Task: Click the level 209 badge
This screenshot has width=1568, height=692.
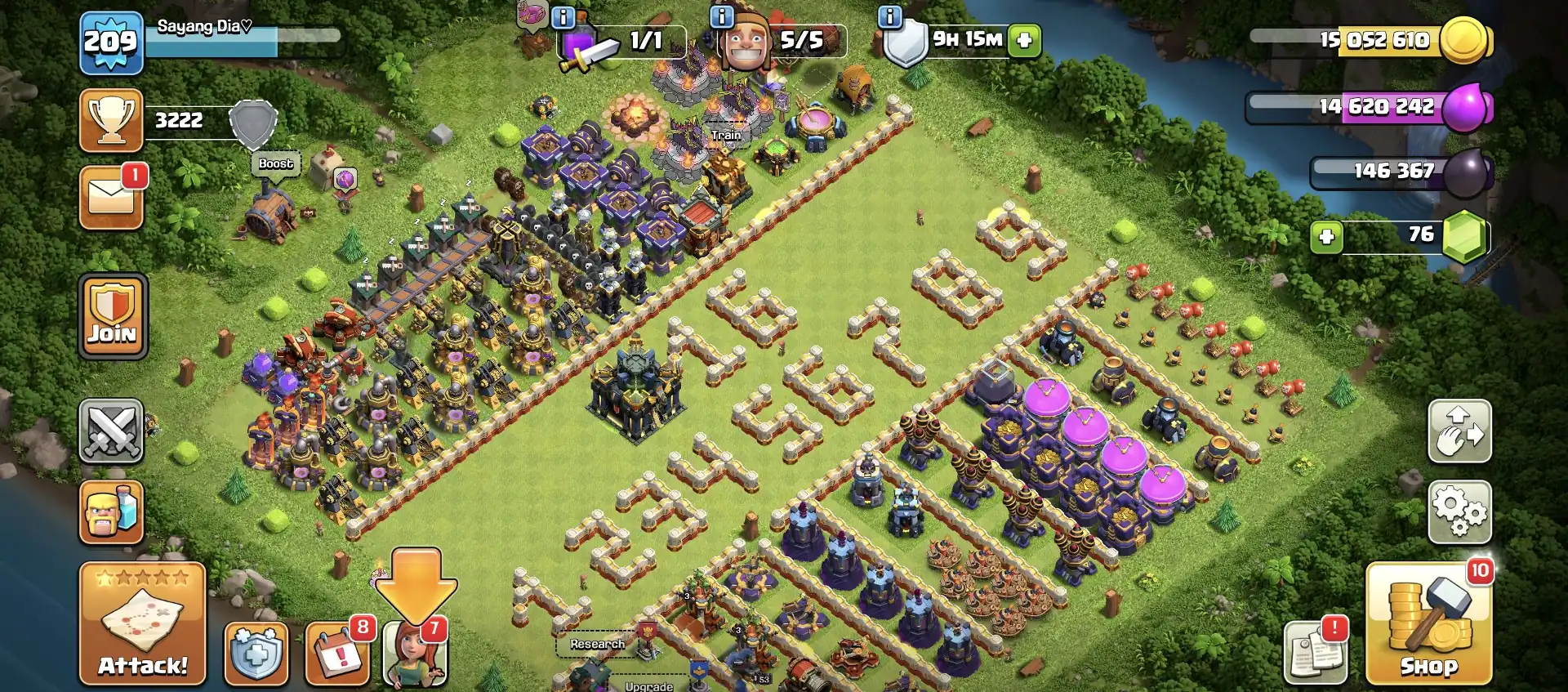Action: 111,38
